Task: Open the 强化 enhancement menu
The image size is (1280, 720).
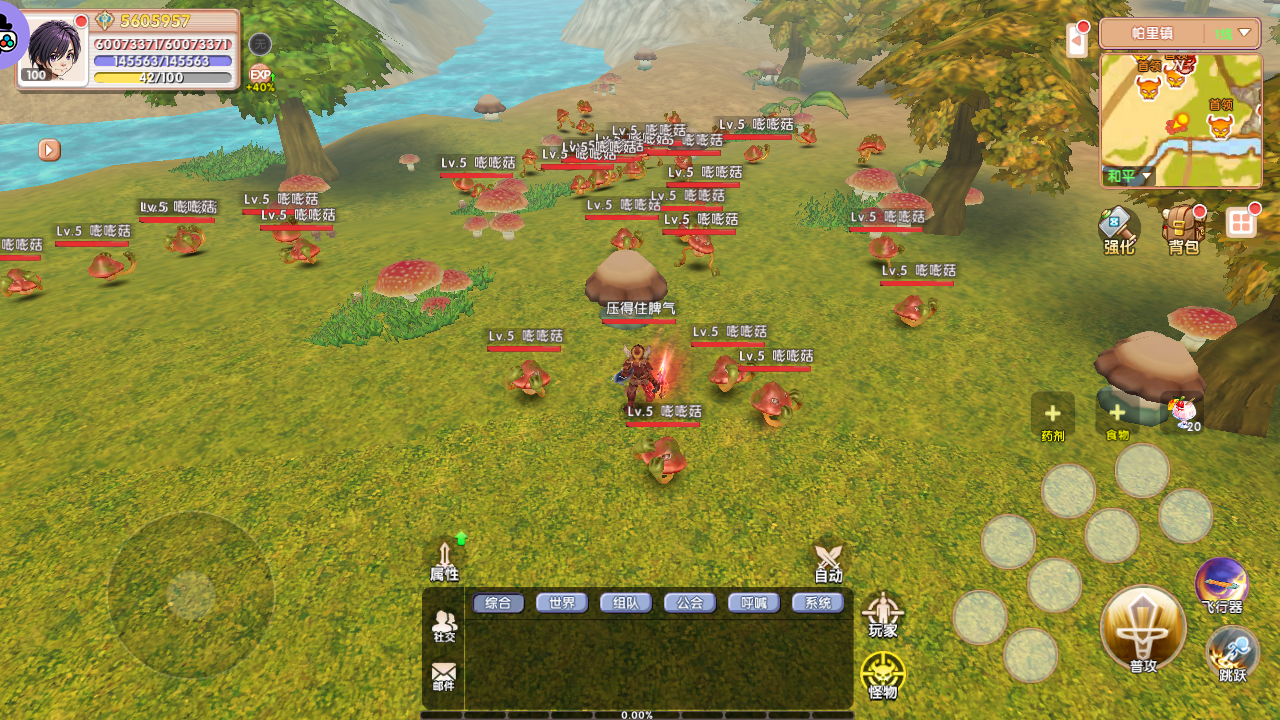Action: click(1118, 230)
